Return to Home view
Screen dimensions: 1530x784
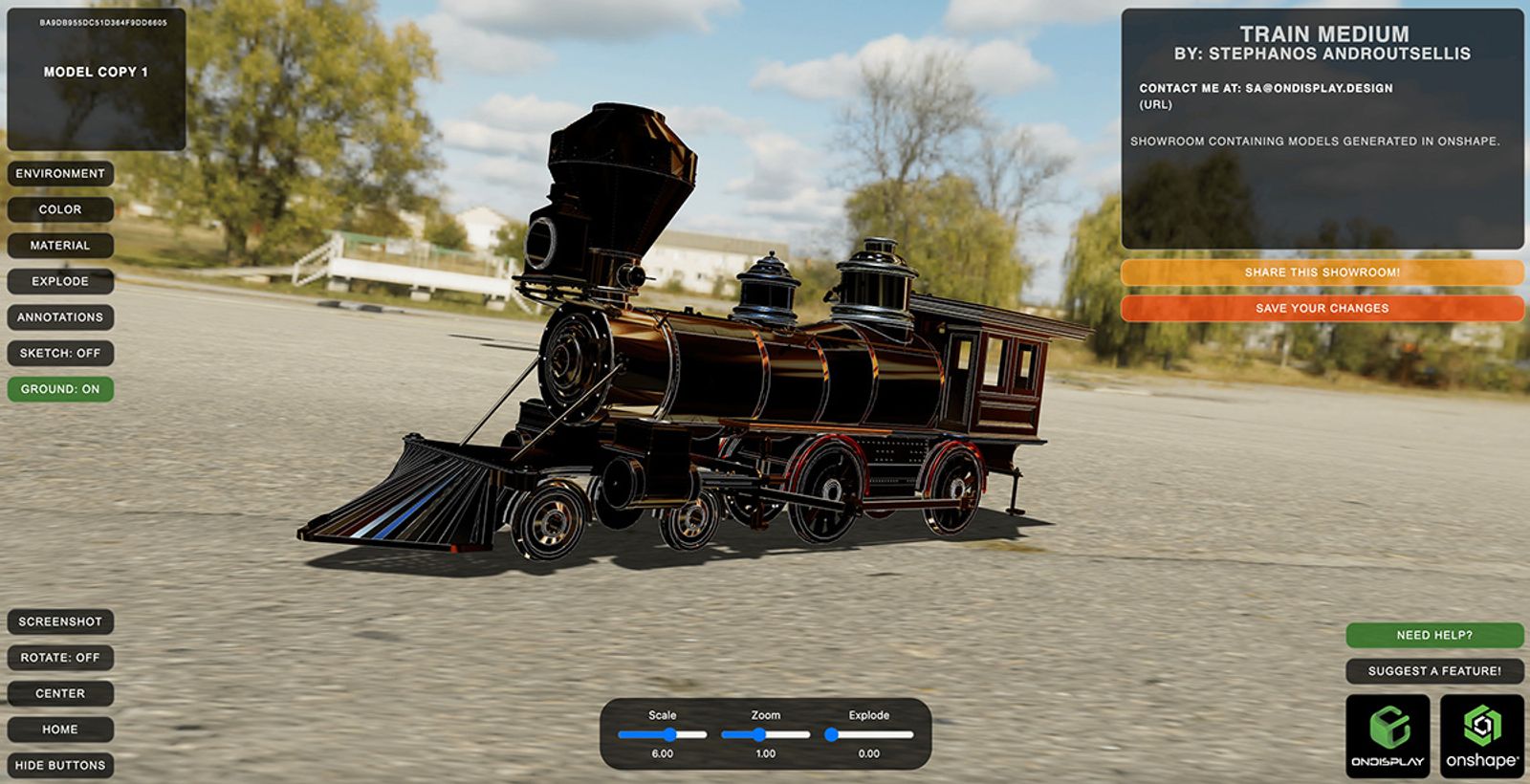coord(61,729)
